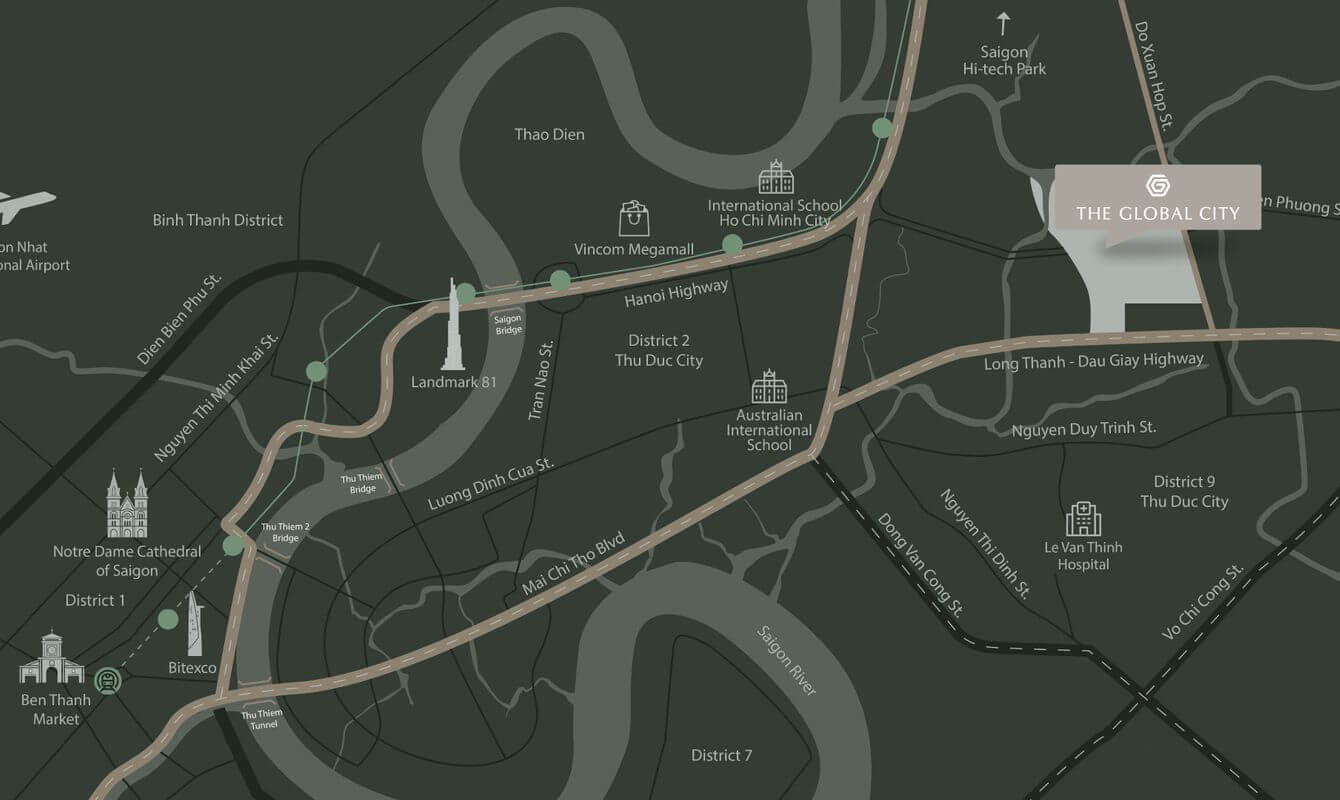This screenshot has height=800, width=1340.
Task: Select the airport airplane icon
Action: point(25,205)
